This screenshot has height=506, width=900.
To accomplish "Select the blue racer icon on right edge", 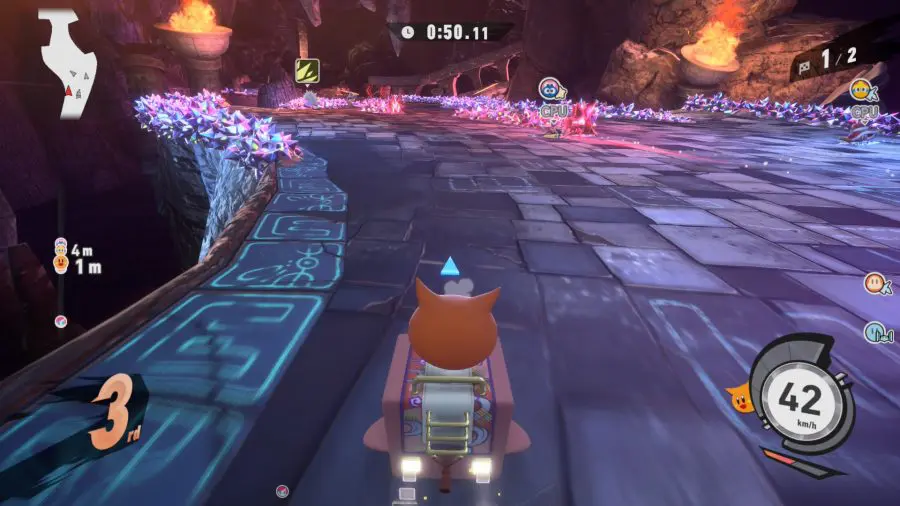I will tap(874, 332).
